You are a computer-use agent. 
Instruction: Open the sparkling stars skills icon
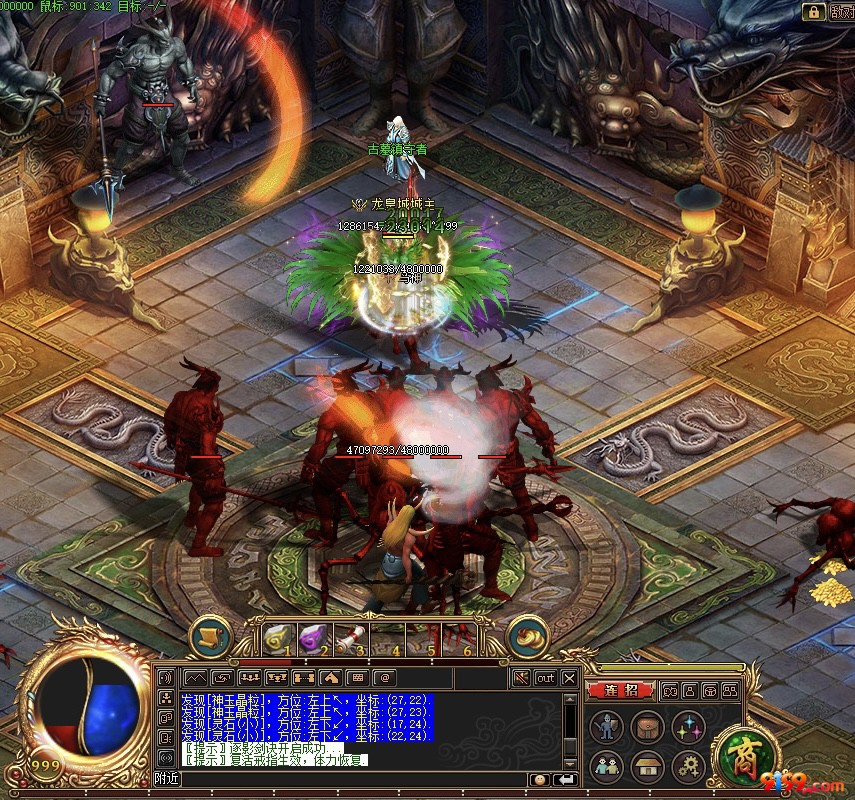tap(688, 726)
